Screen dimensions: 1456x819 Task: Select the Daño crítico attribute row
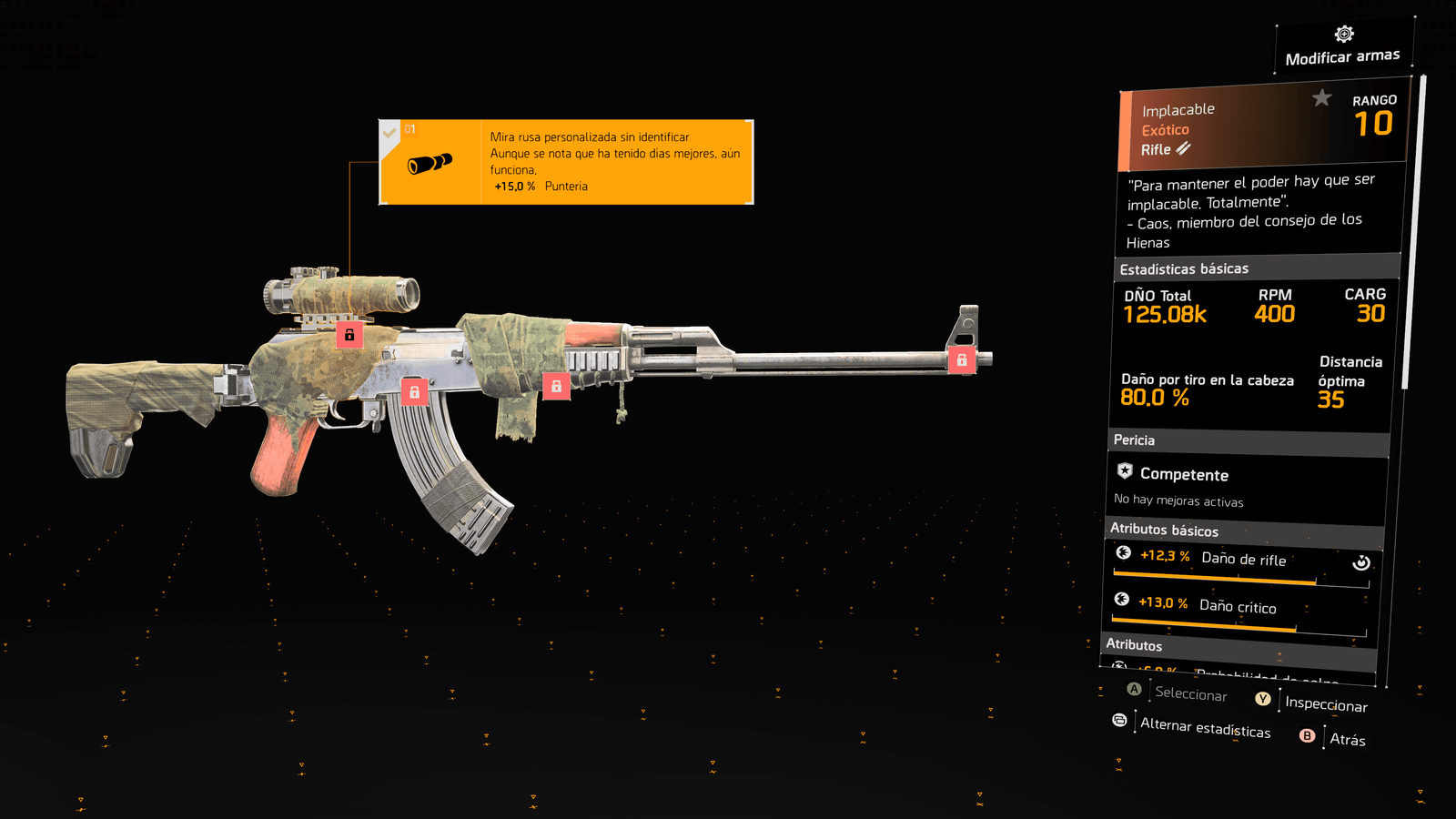click(x=1239, y=608)
